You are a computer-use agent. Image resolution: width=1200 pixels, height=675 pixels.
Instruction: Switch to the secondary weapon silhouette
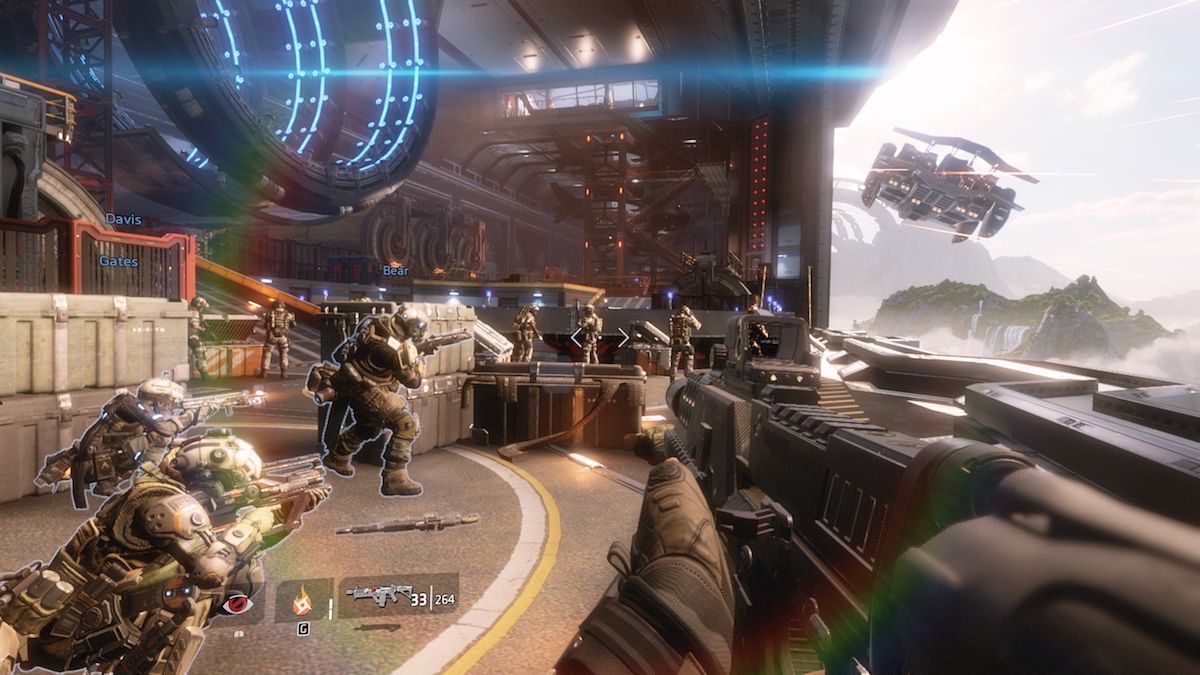378,627
